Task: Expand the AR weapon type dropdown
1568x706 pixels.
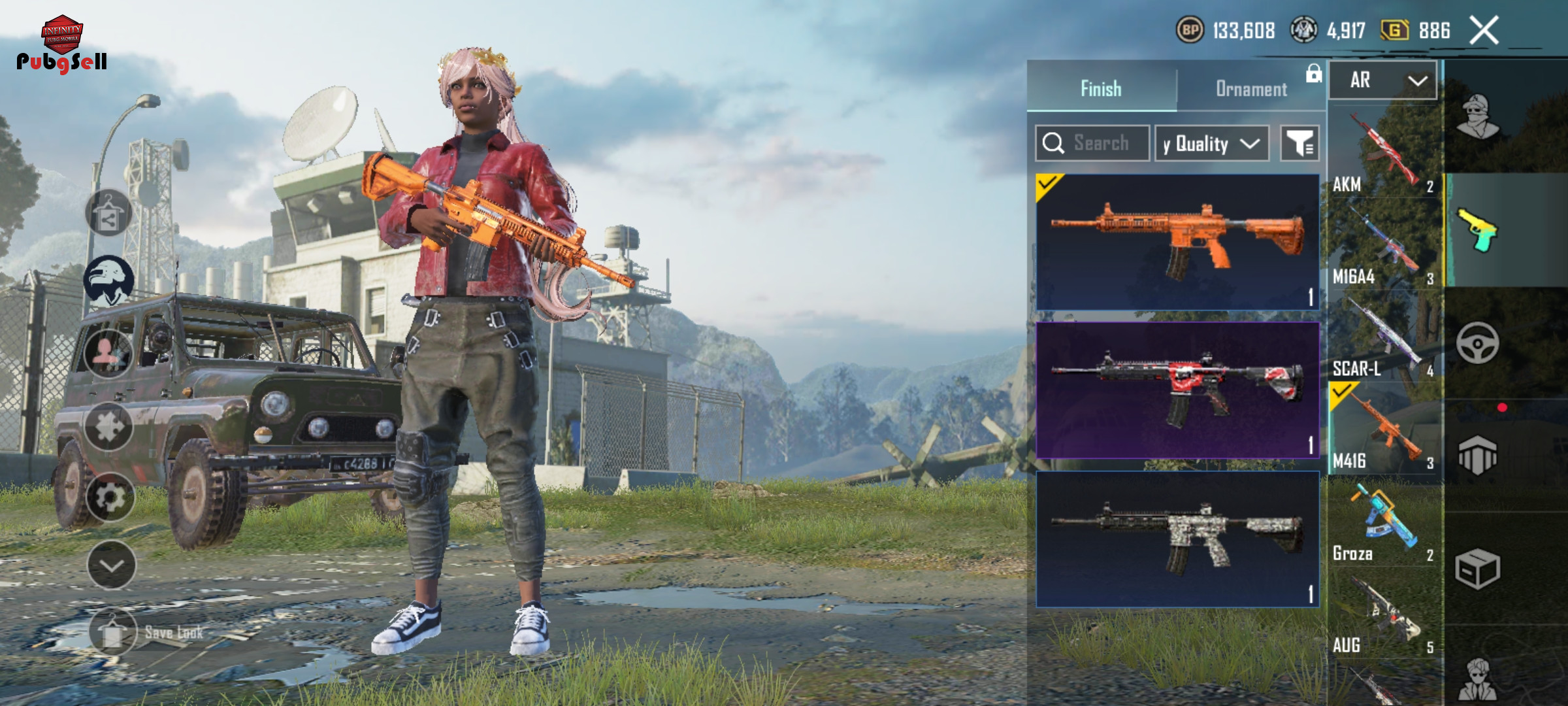Action: click(x=1383, y=80)
